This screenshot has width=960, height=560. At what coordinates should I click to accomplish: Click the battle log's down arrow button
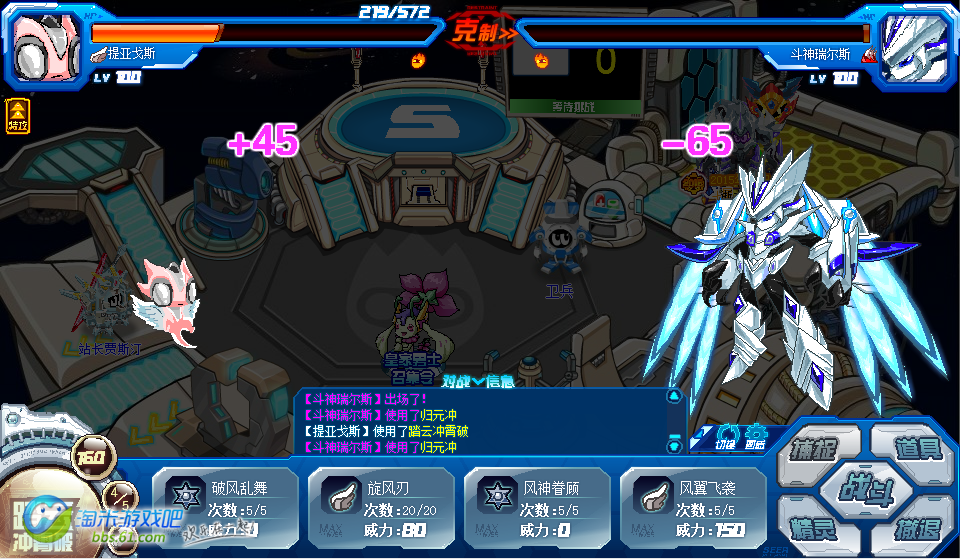(x=673, y=447)
